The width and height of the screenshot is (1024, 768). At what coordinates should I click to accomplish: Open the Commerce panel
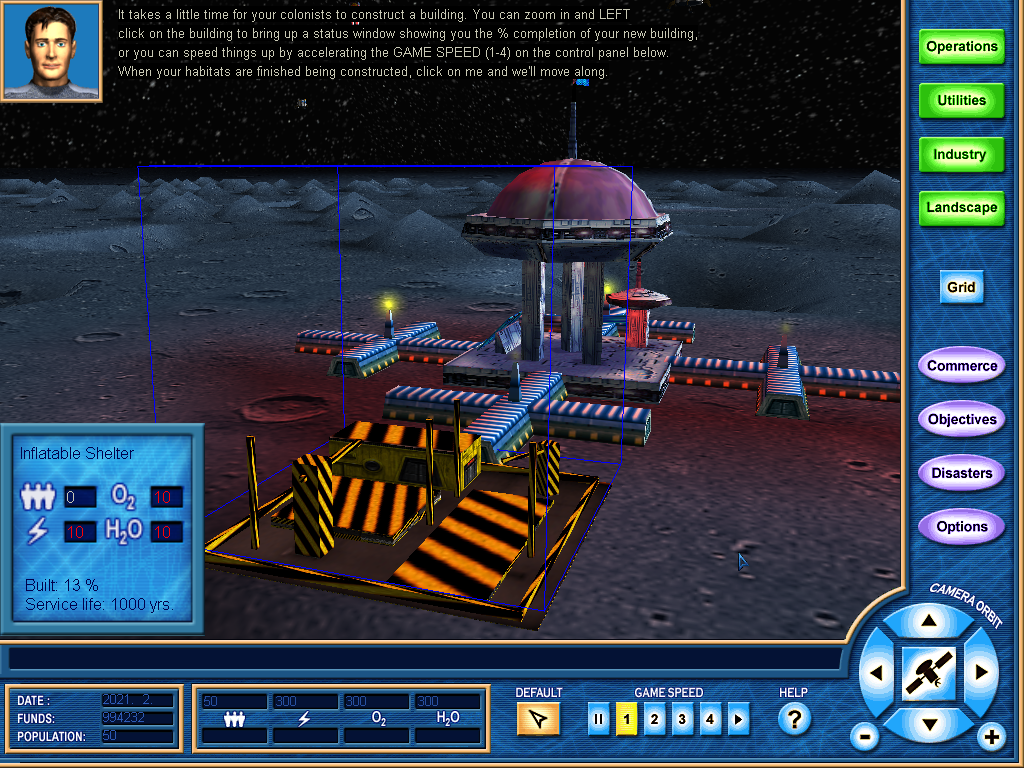[x=961, y=366]
